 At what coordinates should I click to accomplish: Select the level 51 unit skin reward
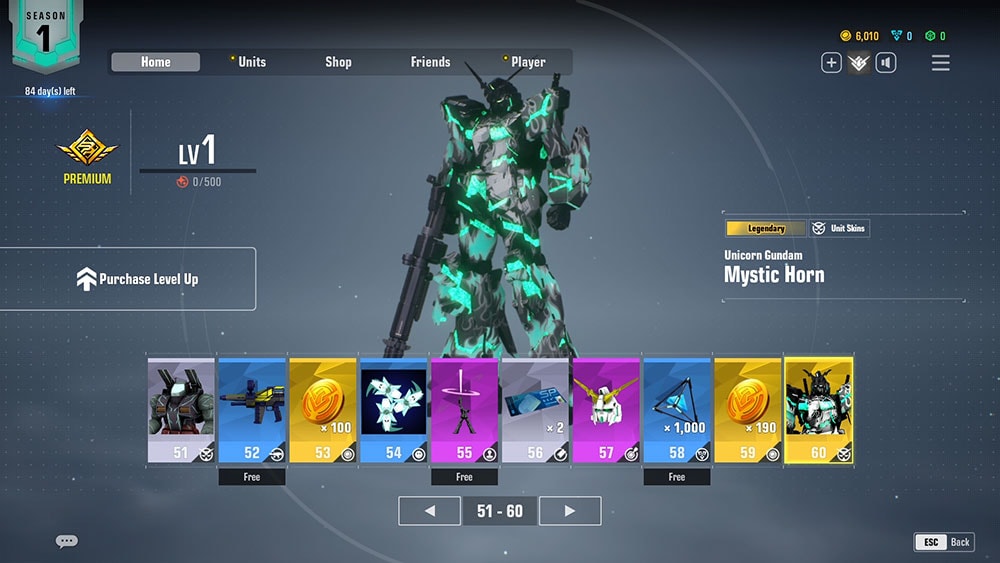(x=181, y=410)
